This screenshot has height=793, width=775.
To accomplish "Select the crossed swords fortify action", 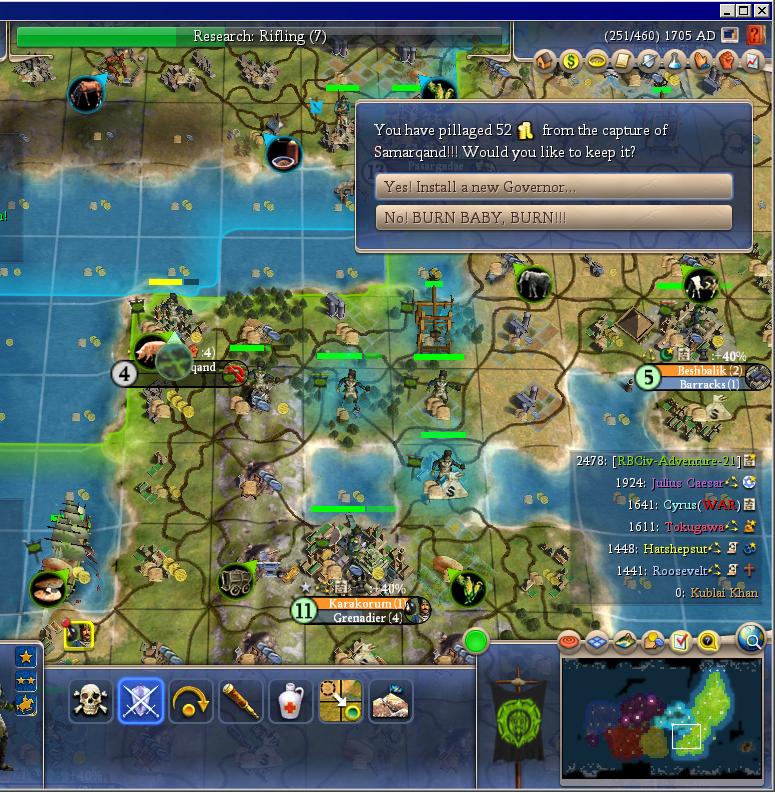I will tap(140, 701).
